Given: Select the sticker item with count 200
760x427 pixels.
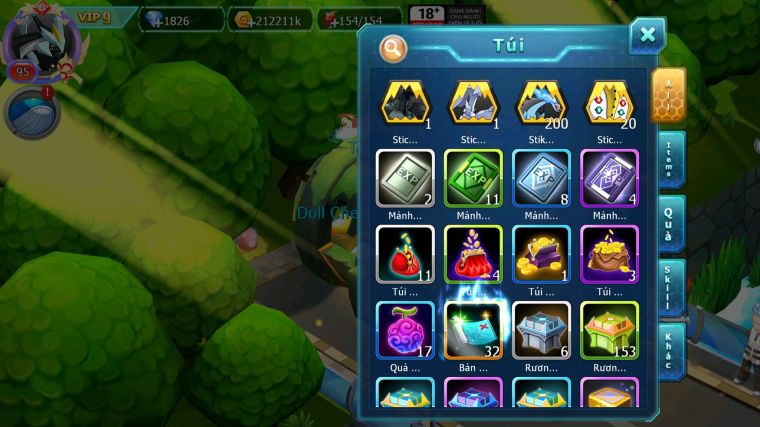Looking at the screenshot, I should (541, 103).
